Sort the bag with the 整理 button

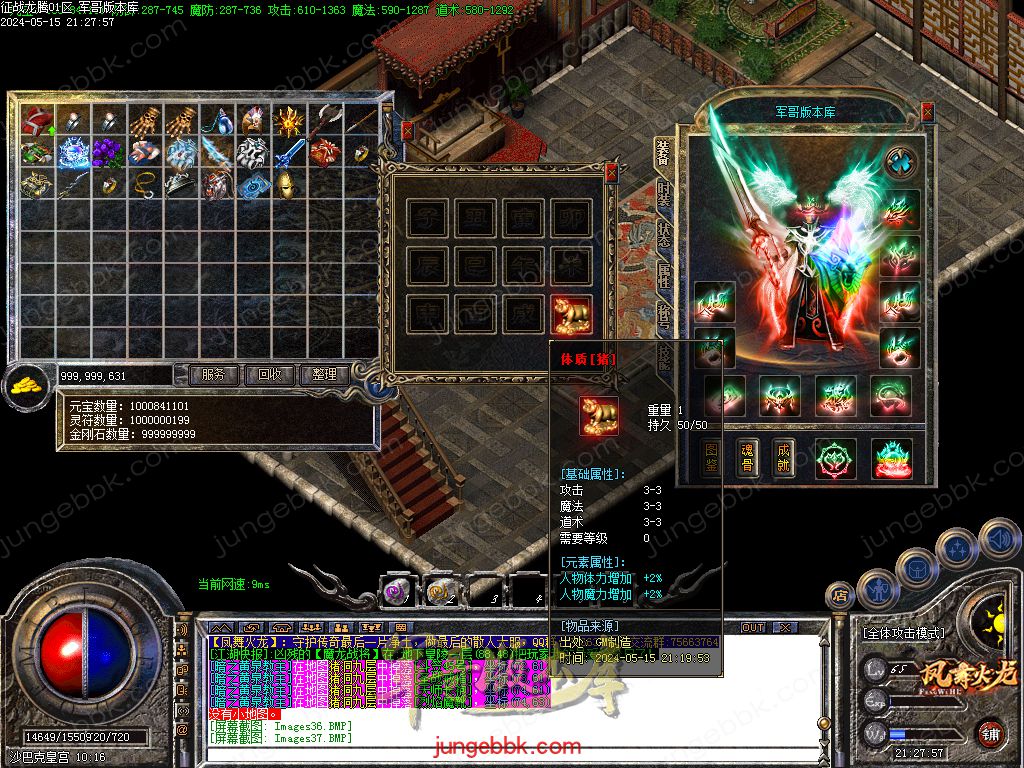tap(325, 375)
